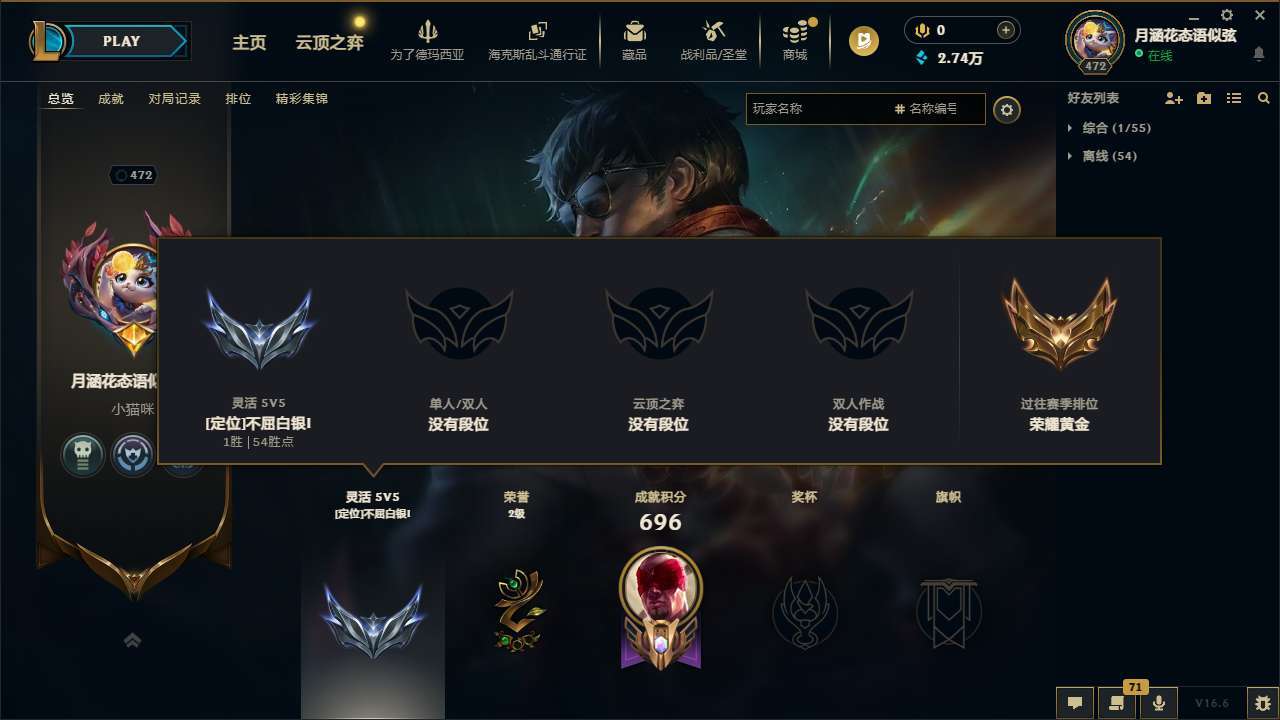Image resolution: width=1280 pixels, height=720 pixels.
Task: Click the add friend icon
Action: [x=1171, y=98]
